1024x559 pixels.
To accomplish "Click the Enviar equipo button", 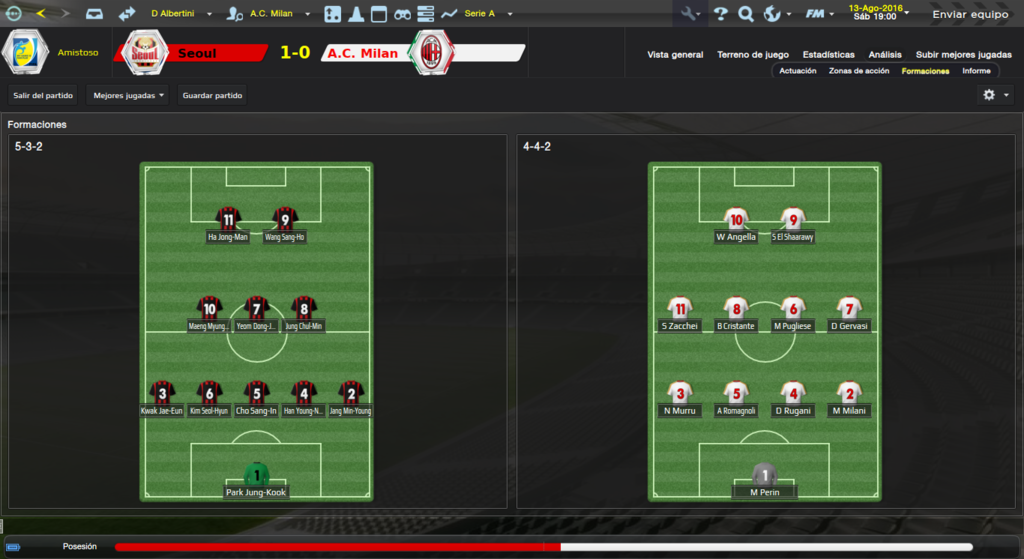I will [x=972, y=14].
